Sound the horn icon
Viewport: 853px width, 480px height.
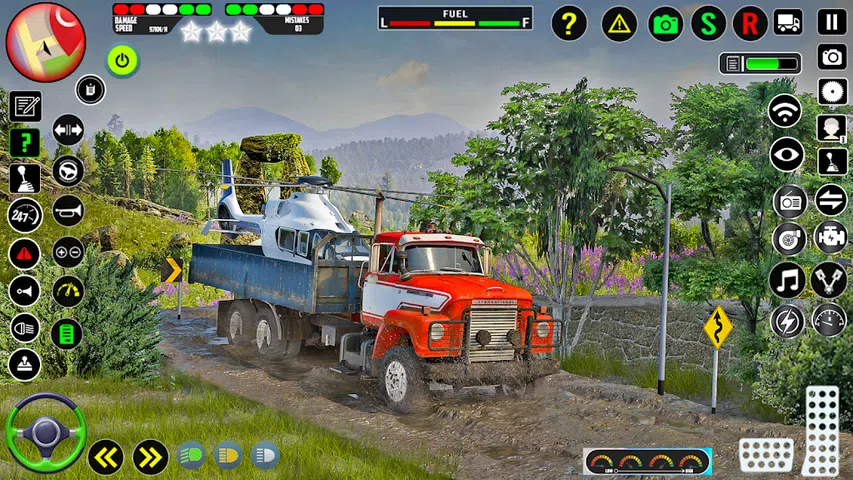click(x=68, y=210)
